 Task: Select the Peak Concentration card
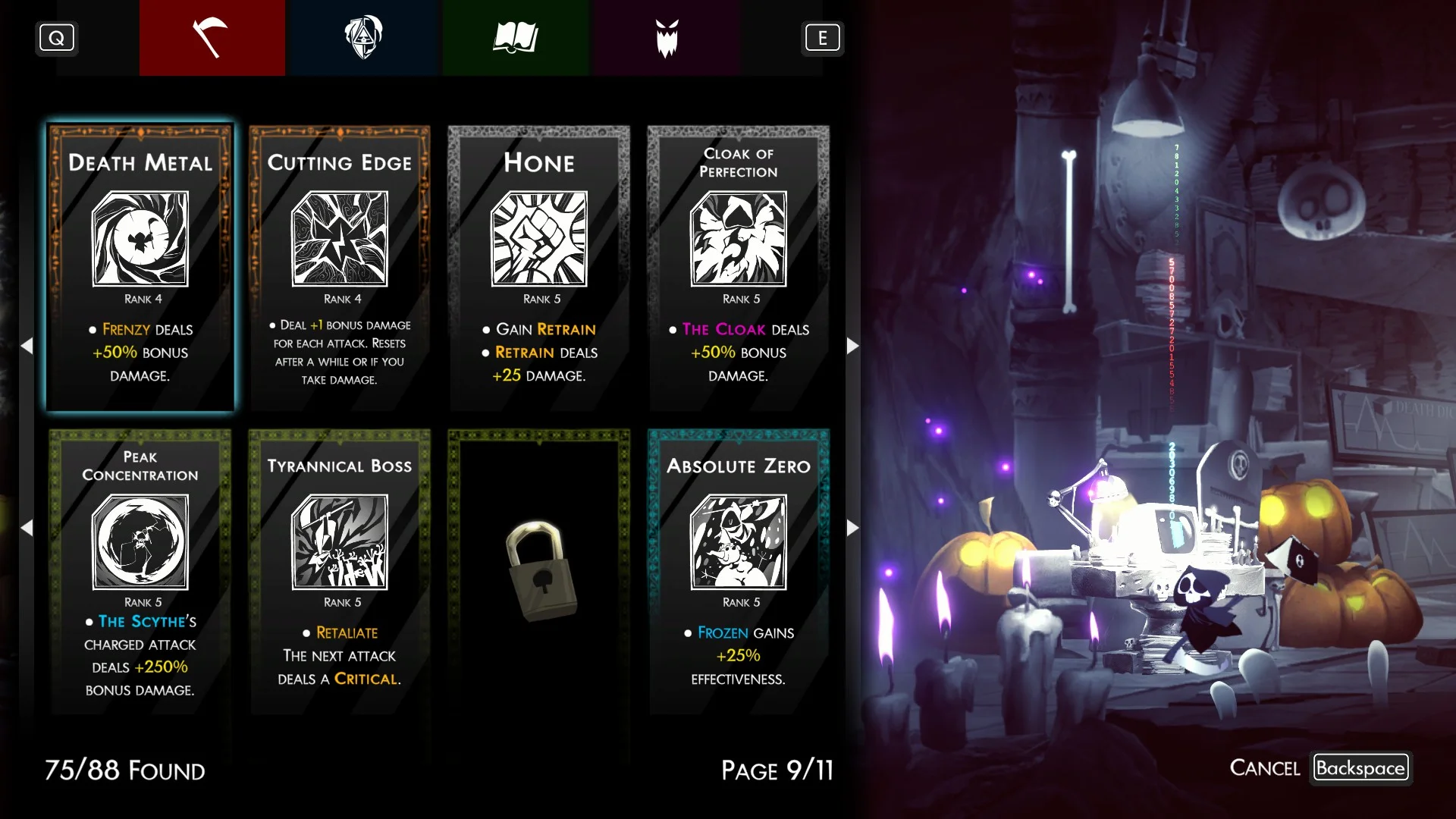coord(140,571)
